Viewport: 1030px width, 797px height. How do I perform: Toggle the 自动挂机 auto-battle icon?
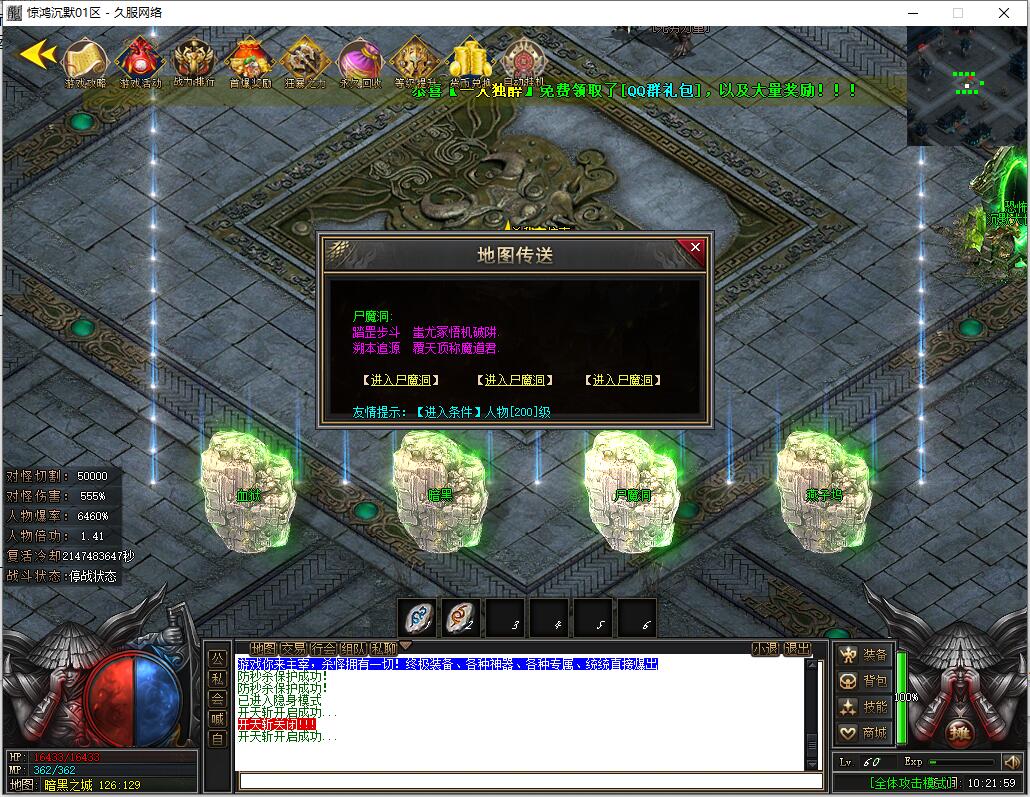(522, 62)
